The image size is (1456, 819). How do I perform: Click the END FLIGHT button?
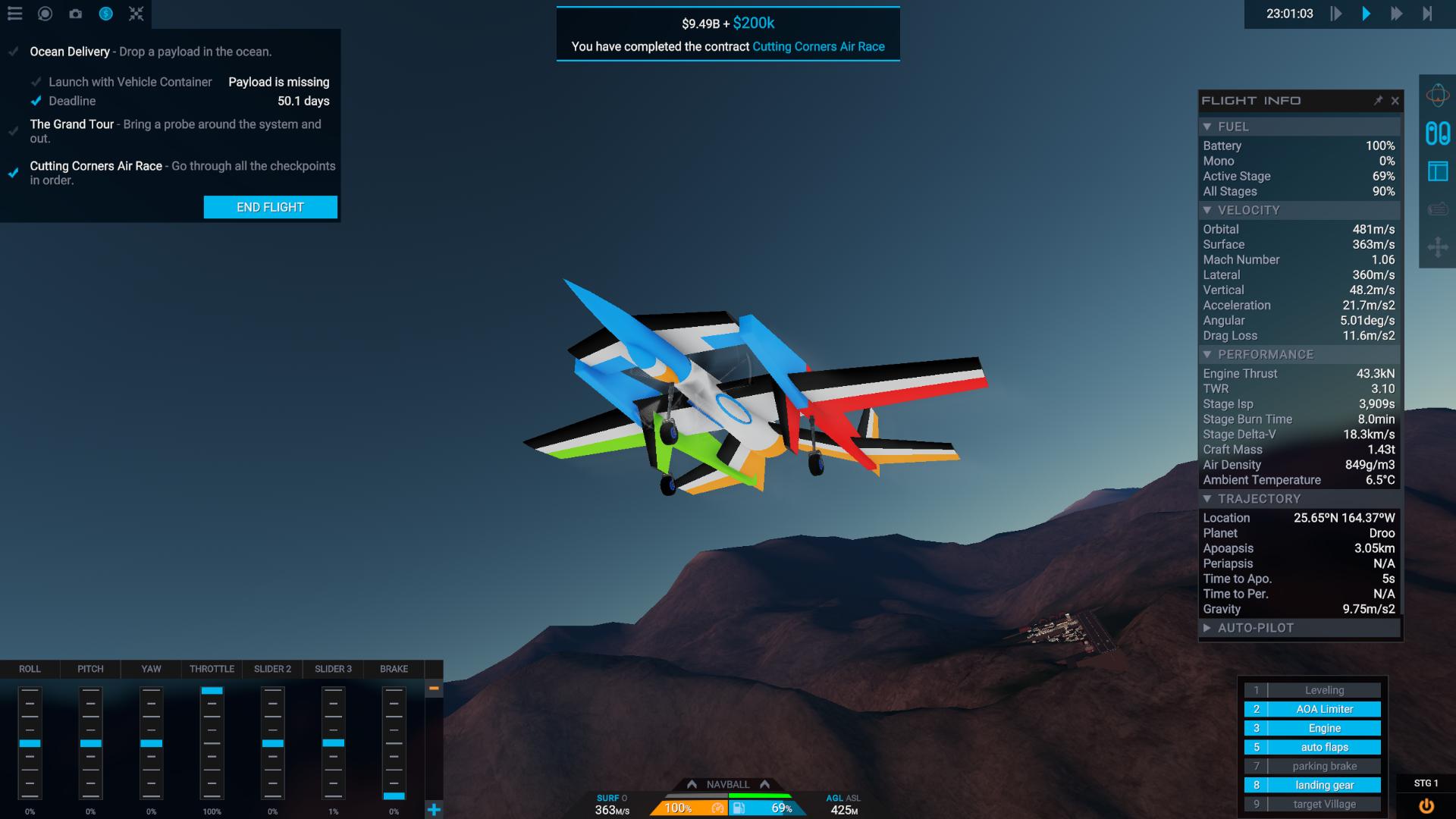270,206
